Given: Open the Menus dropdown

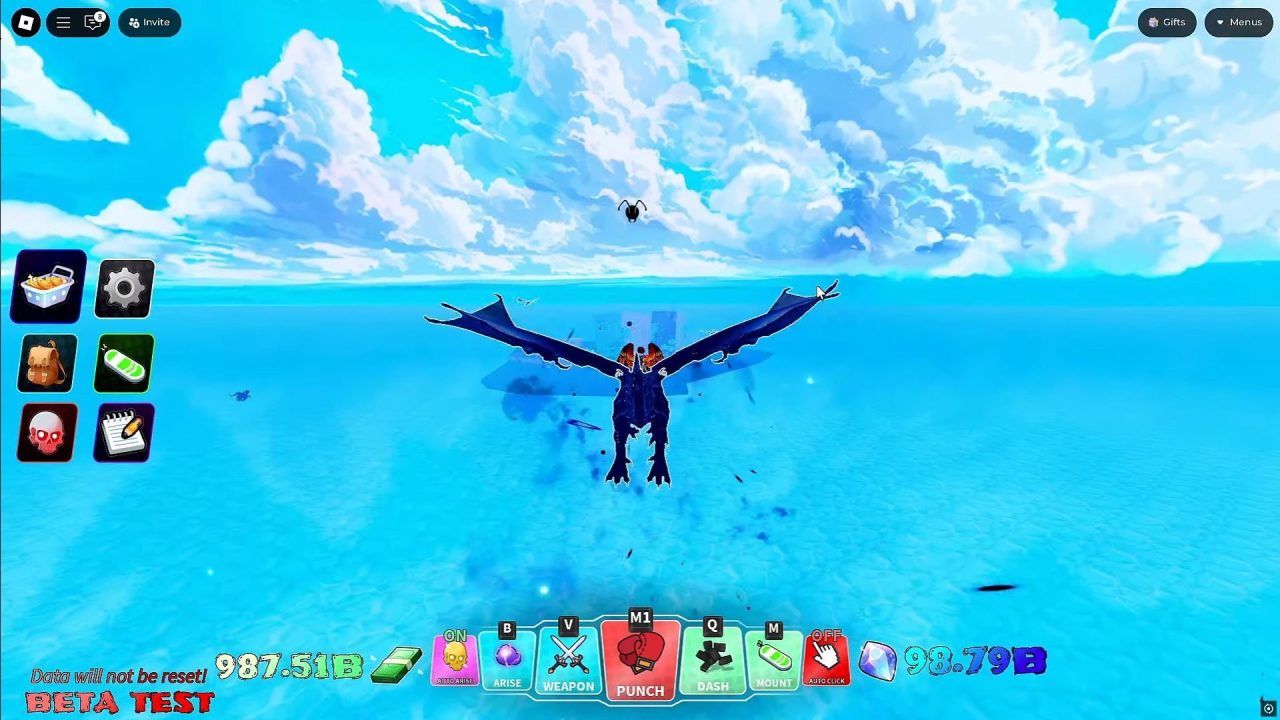Looking at the screenshot, I should click(1238, 22).
